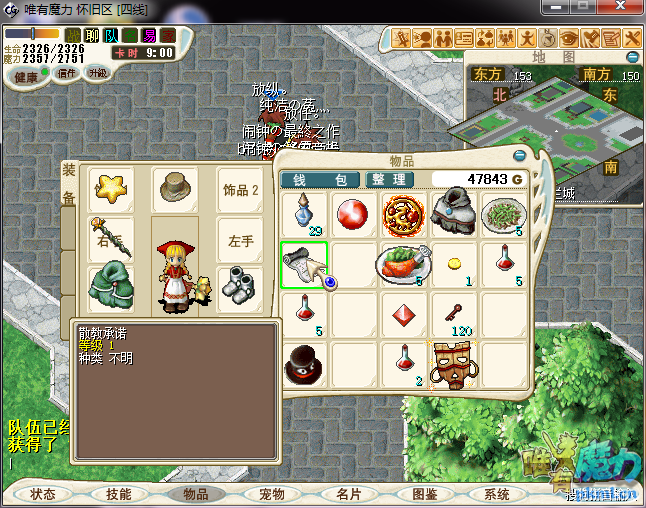646x508 pixels.
Task: Open the 名片 name card menu
Action: [x=348, y=494]
